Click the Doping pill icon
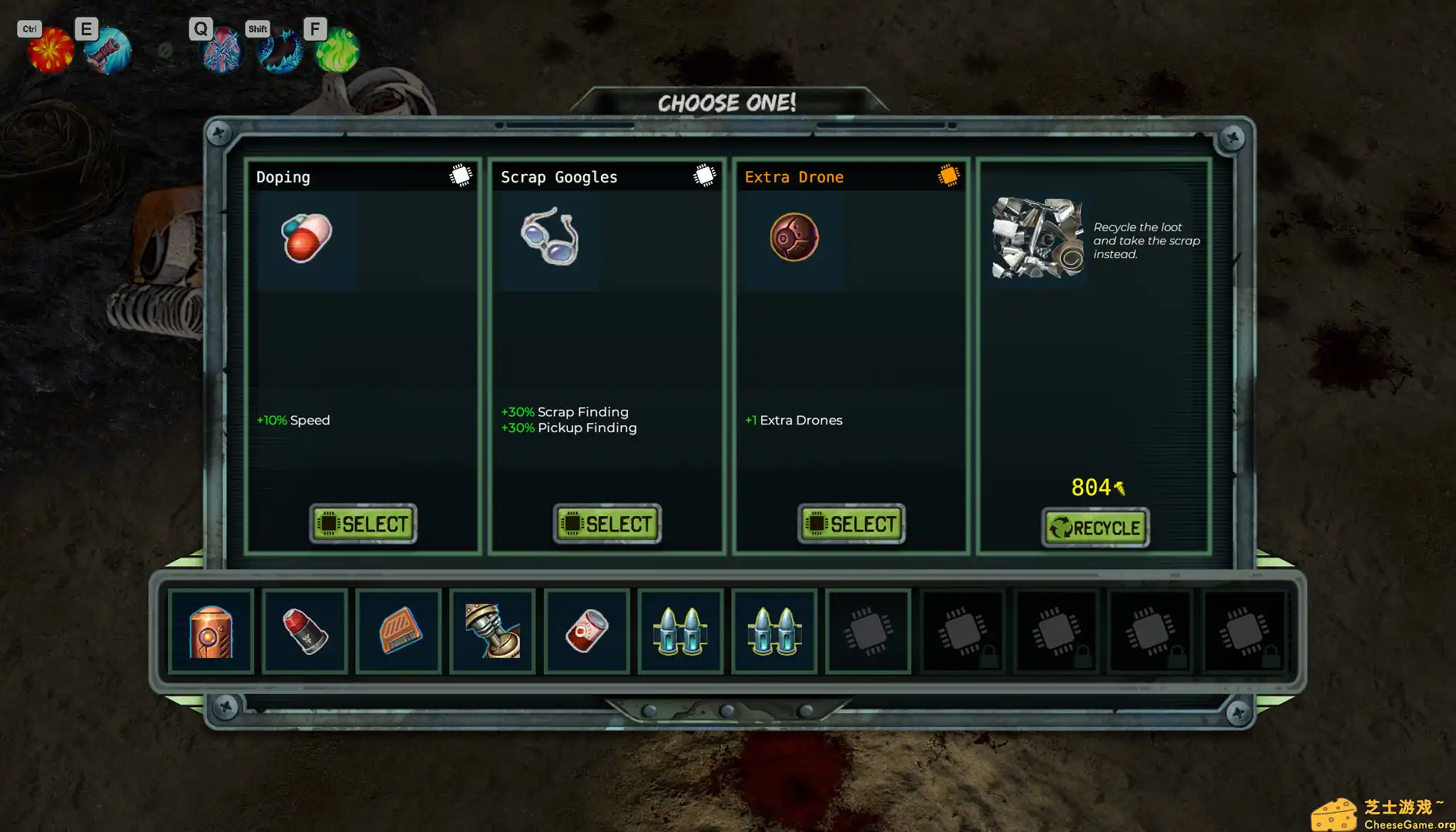 coord(307,238)
